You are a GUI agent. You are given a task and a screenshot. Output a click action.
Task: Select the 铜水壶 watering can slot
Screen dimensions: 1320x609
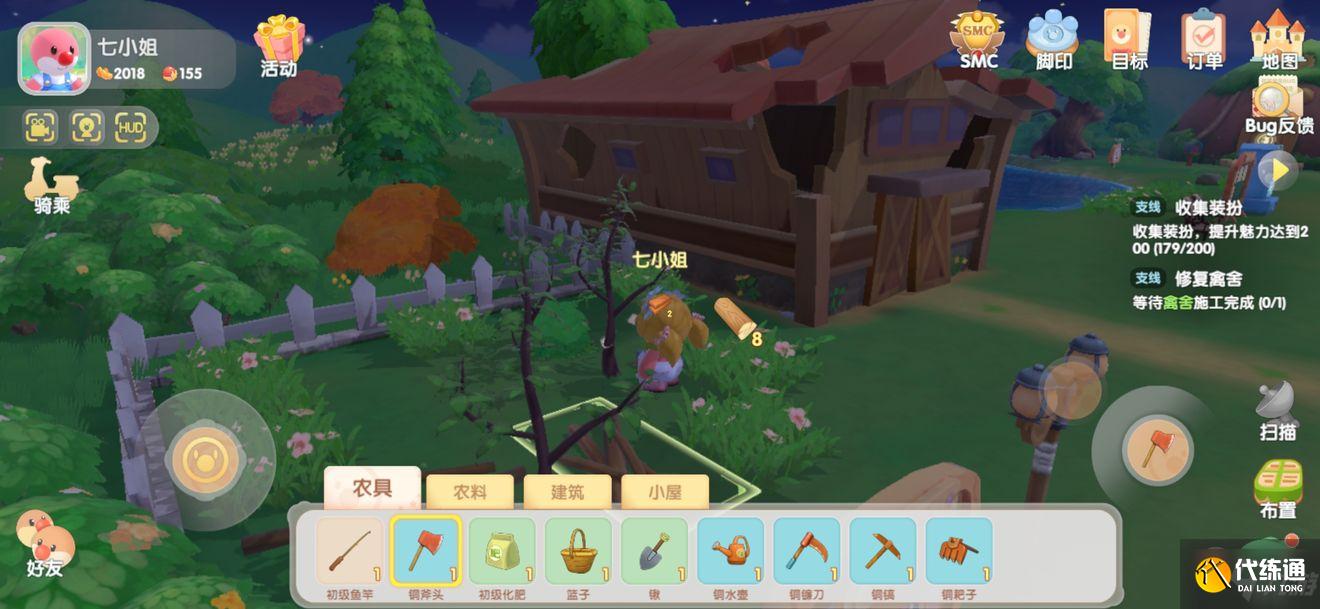(x=730, y=551)
